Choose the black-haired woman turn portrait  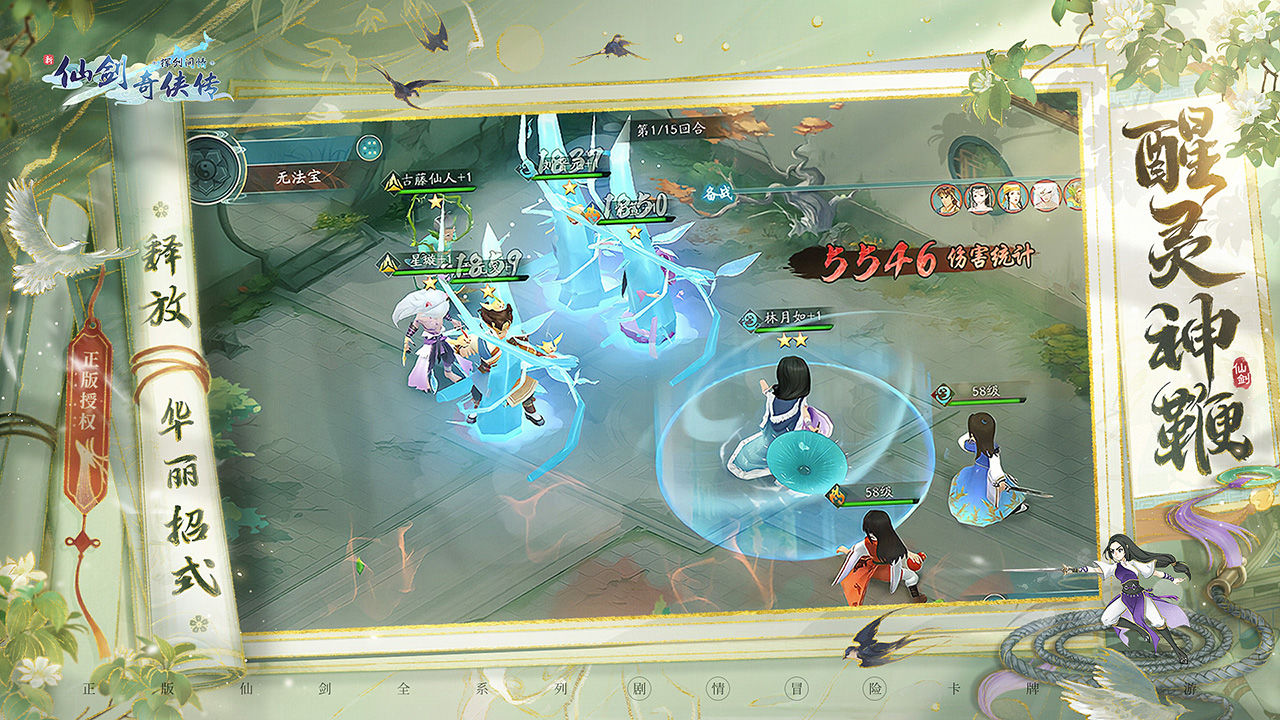pyautogui.click(x=978, y=197)
